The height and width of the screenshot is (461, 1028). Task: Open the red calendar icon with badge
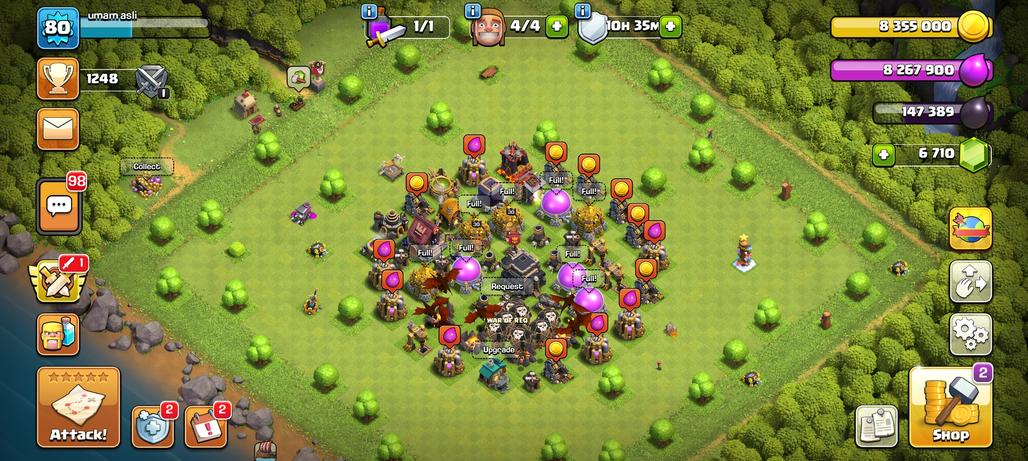tap(205, 426)
